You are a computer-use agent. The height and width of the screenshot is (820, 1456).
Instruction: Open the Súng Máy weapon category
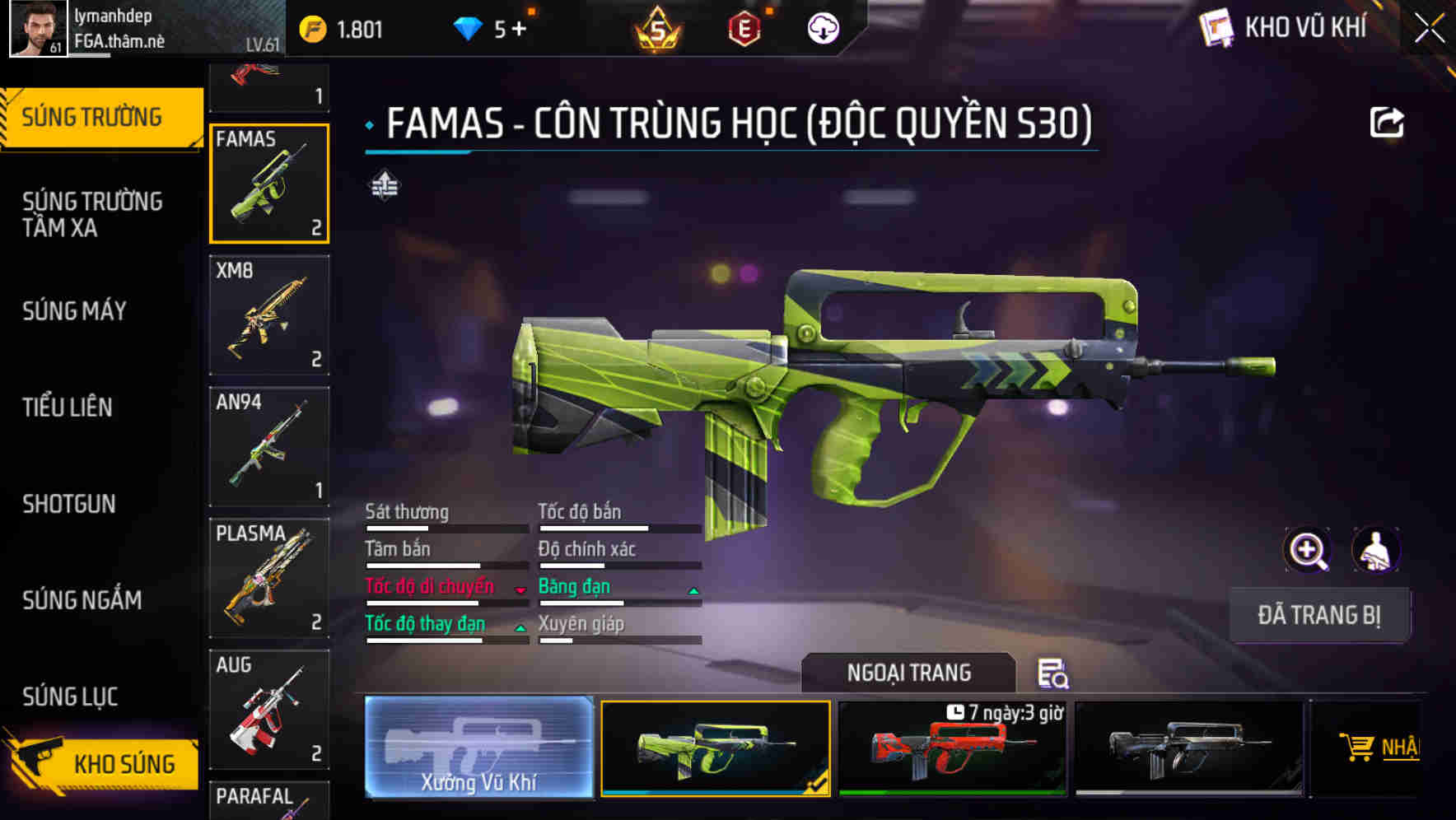[x=74, y=311]
